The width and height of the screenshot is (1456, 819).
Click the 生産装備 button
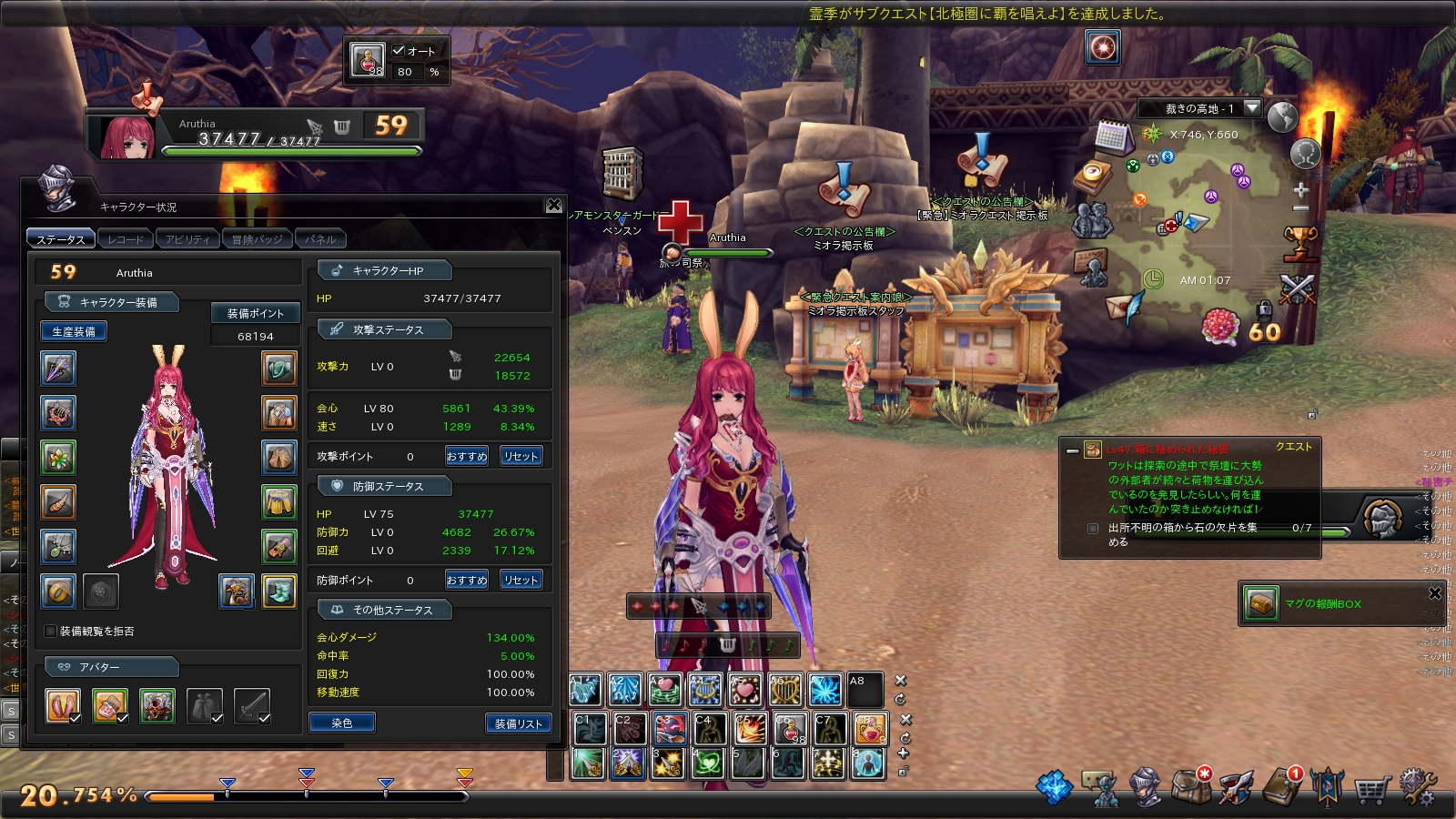pos(74,332)
